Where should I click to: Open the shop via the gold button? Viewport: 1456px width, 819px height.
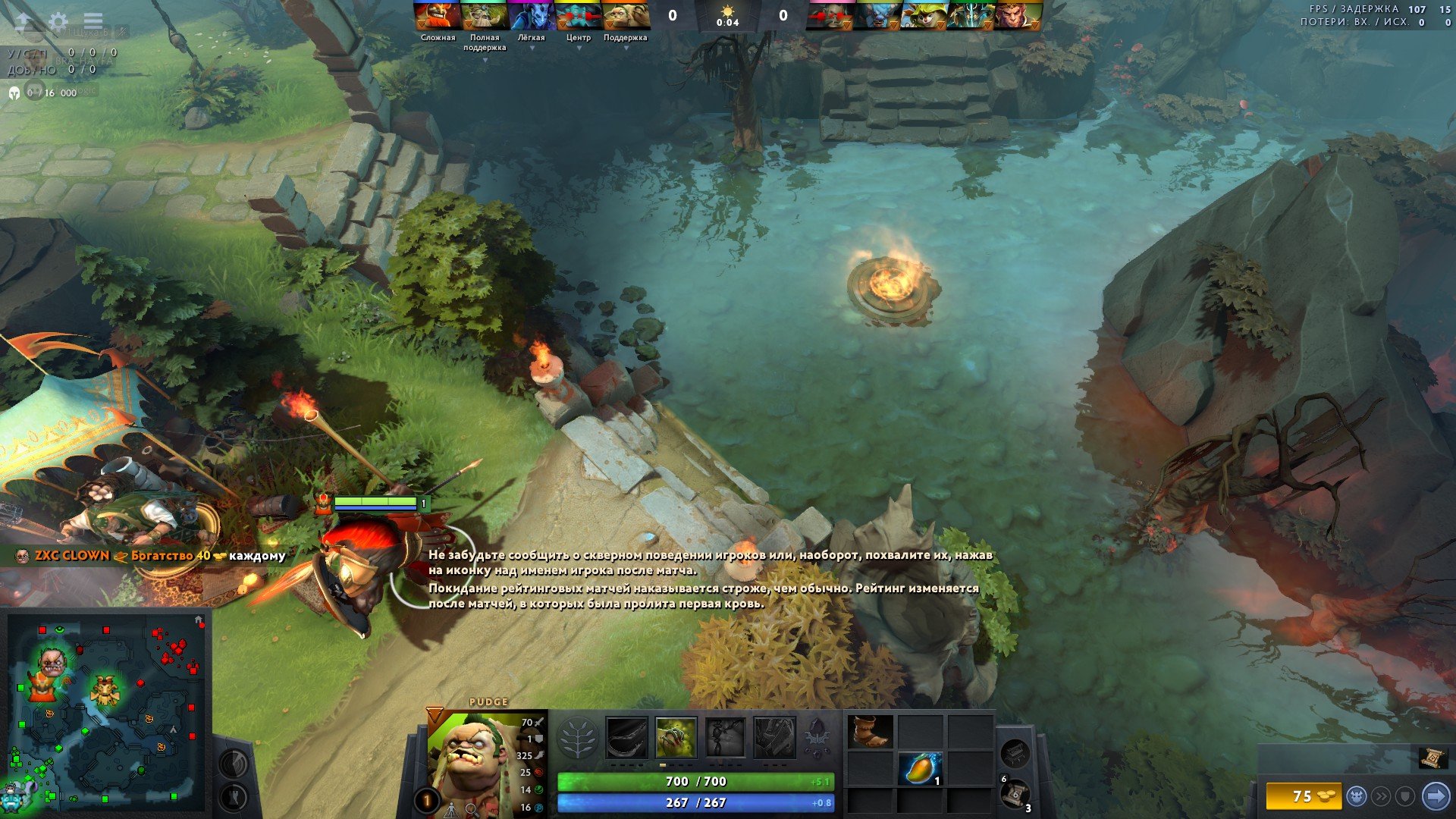1303,796
